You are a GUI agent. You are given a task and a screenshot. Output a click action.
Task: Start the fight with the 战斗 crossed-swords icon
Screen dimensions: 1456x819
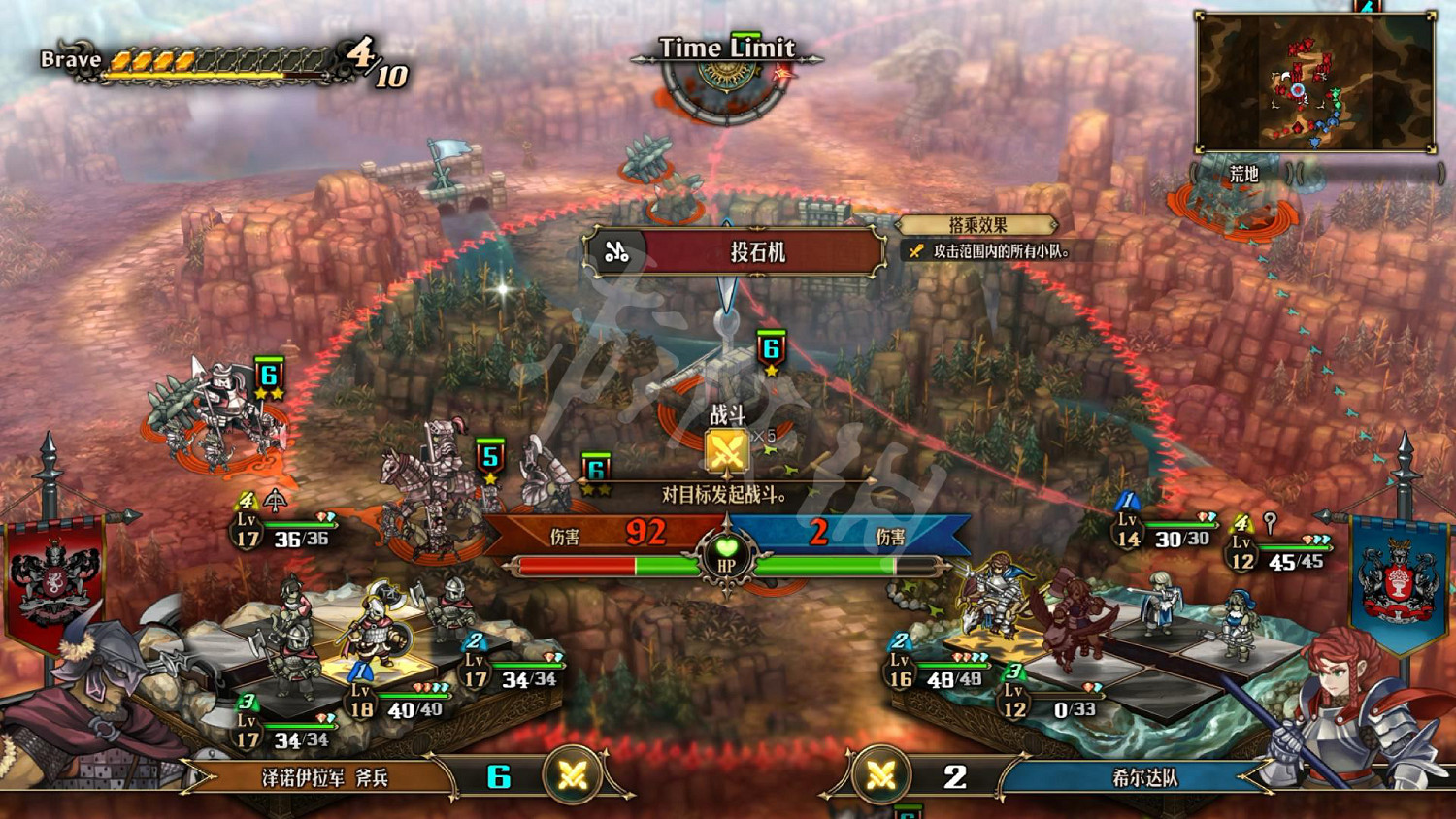click(x=726, y=450)
